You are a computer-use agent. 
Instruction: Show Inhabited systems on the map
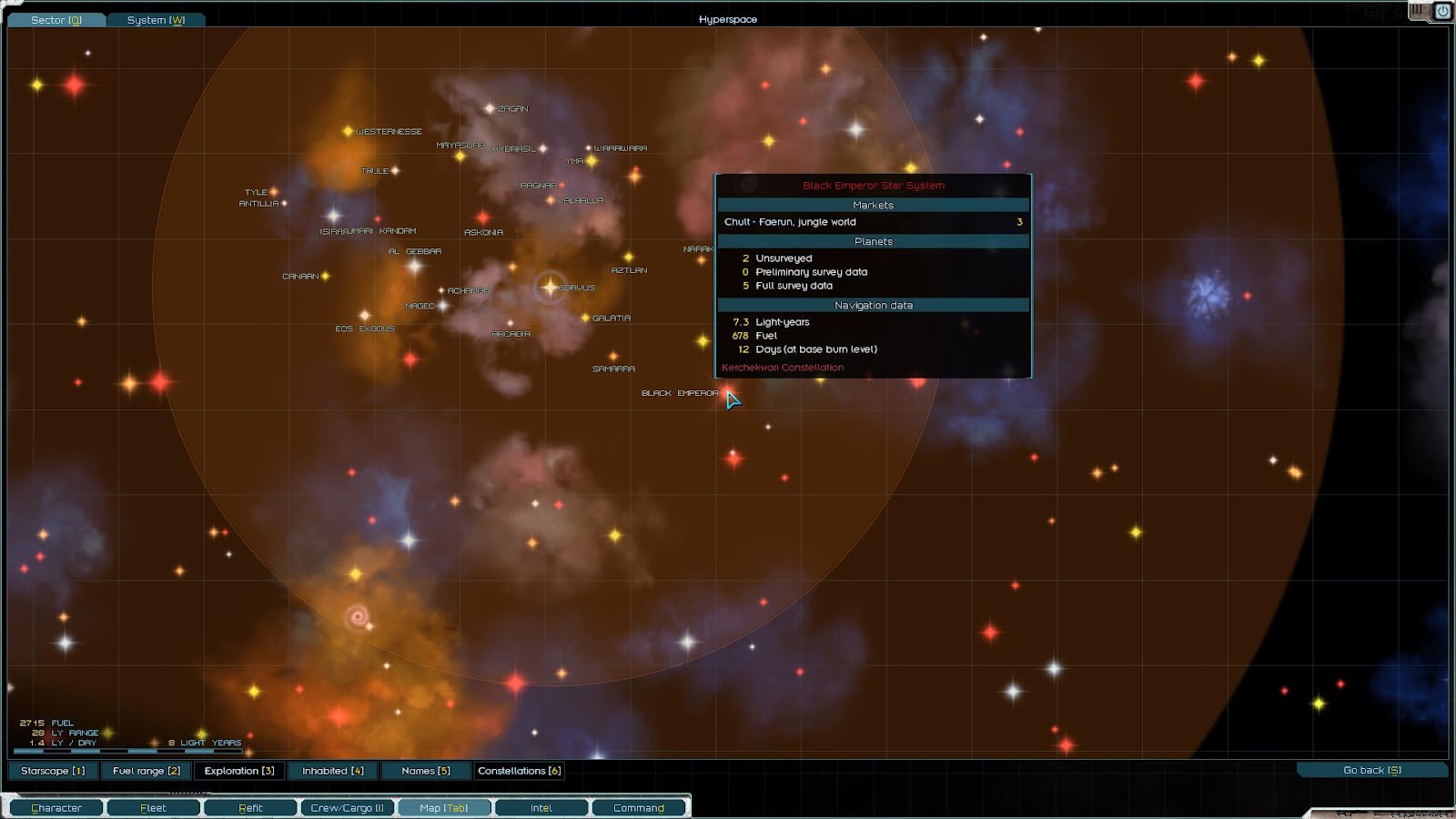pos(332,771)
